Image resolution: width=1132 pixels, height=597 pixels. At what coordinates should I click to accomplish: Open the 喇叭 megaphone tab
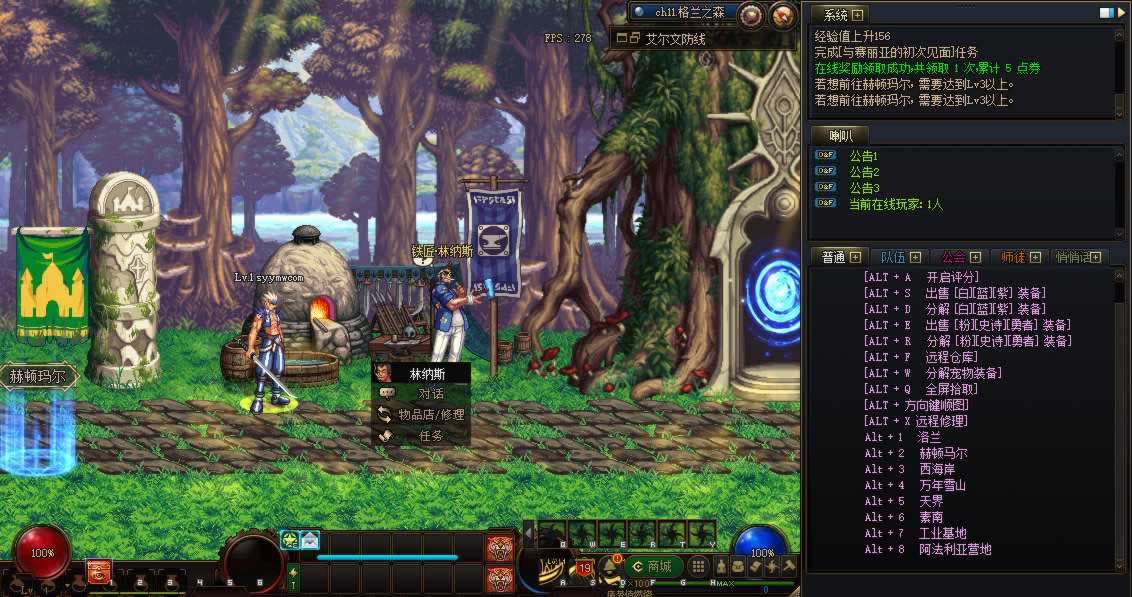pos(838,135)
